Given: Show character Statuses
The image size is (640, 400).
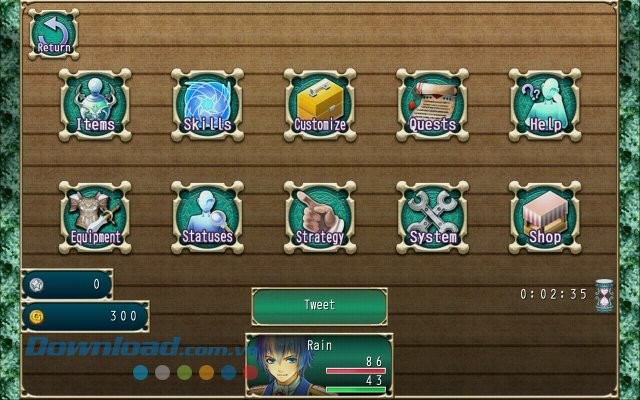Looking at the screenshot, I should (x=207, y=217).
